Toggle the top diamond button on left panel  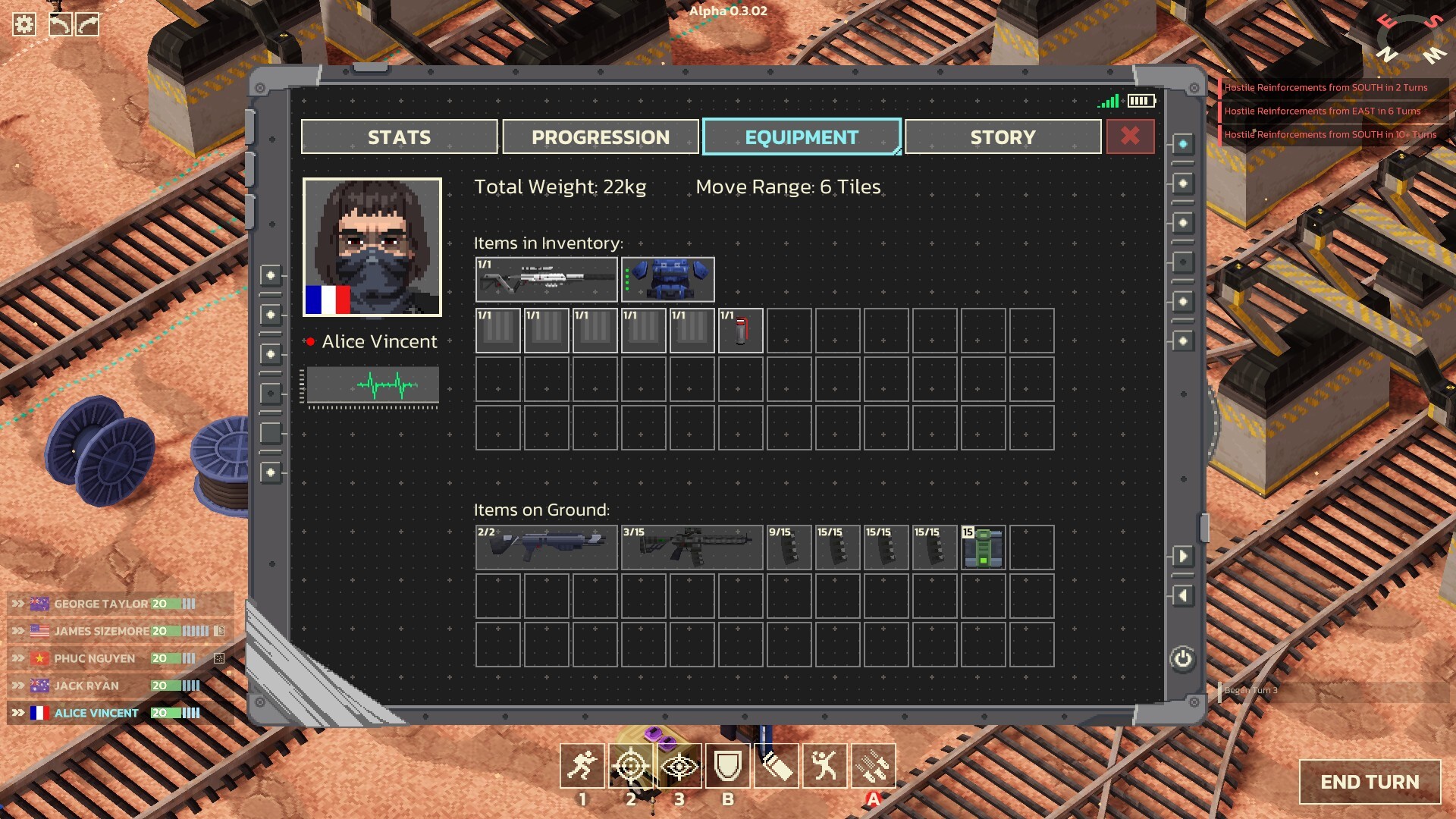[270, 275]
